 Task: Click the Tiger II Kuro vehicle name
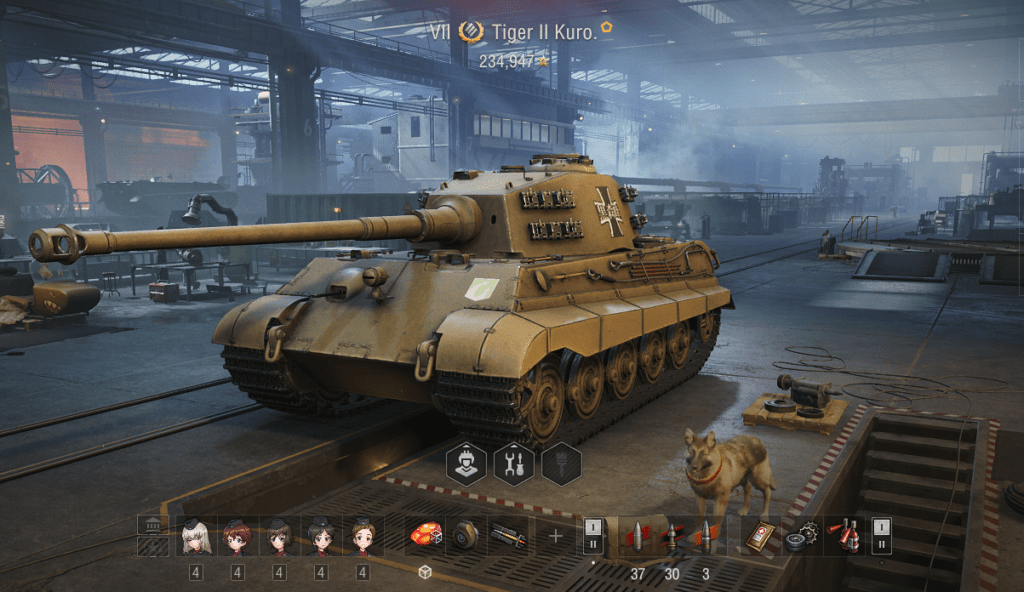(x=544, y=32)
